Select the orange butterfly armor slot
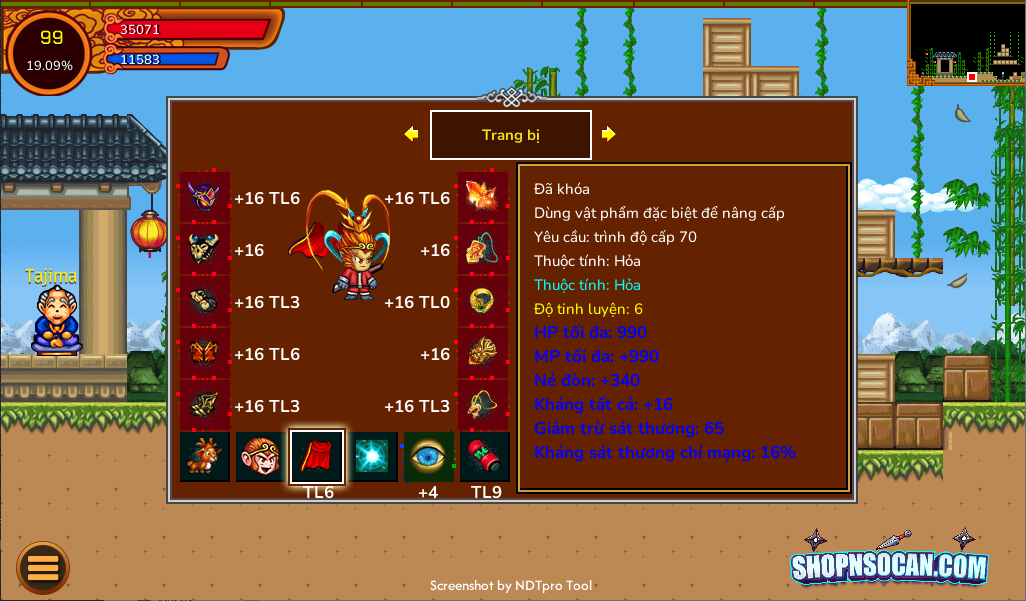The width and height of the screenshot is (1026, 601). pos(205,353)
